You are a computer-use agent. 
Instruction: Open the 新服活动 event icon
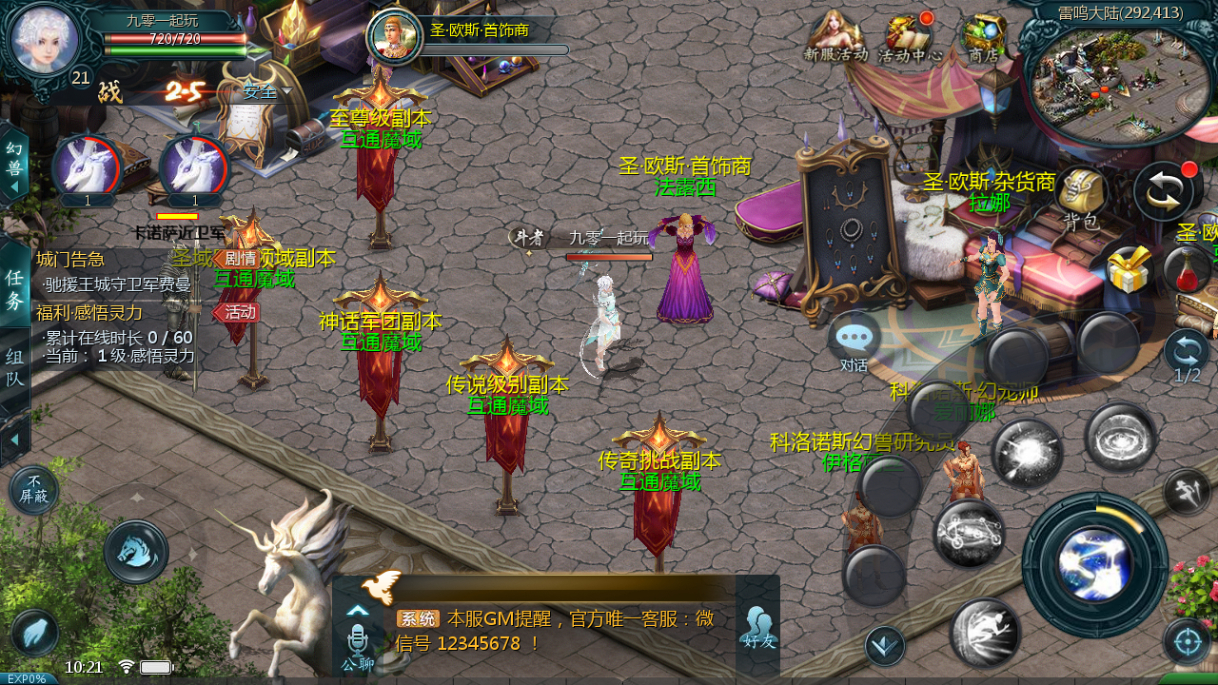pyautogui.click(x=835, y=38)
